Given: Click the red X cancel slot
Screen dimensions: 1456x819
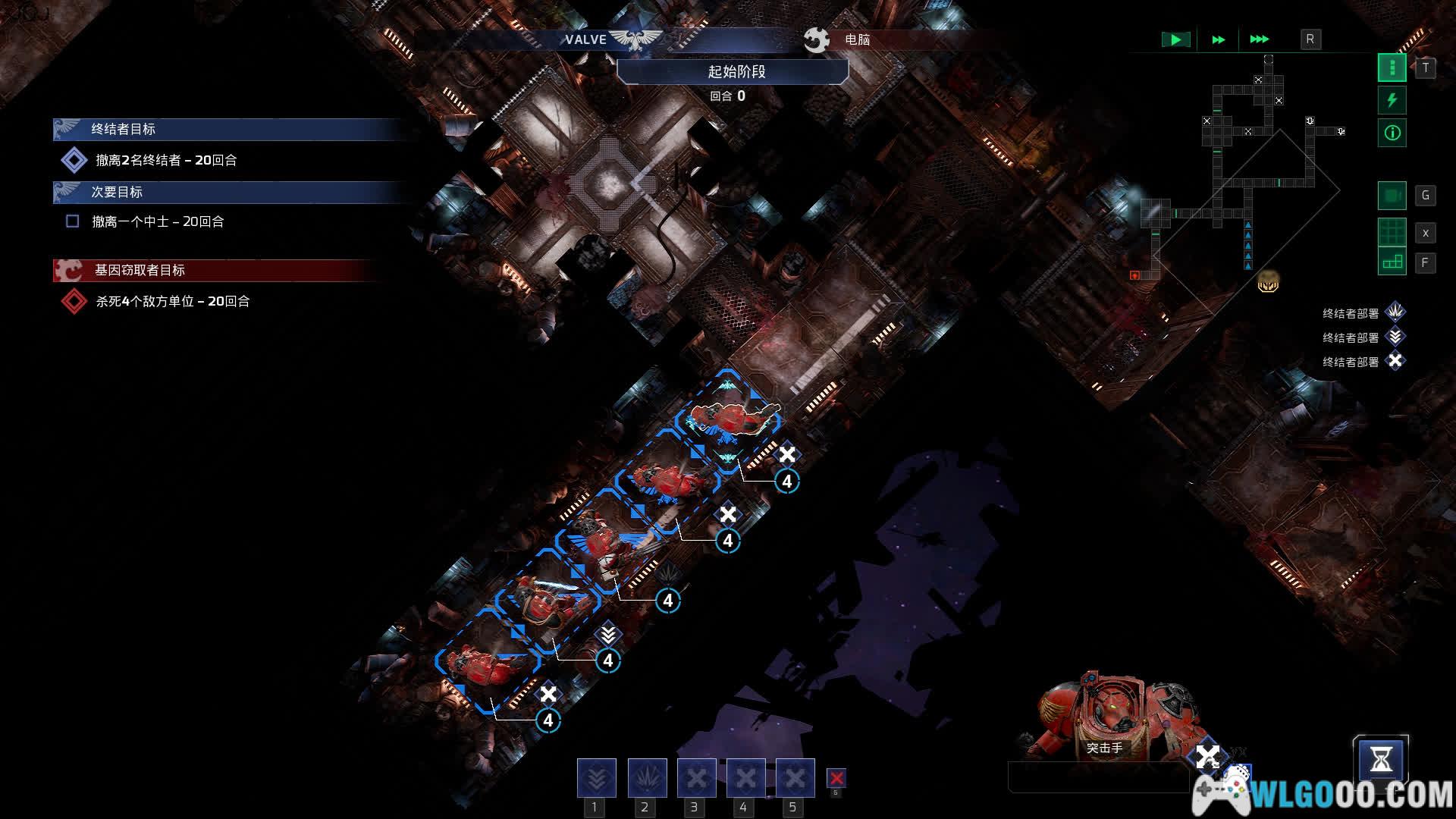Looking at the screenshot, I should coord(836,778).
